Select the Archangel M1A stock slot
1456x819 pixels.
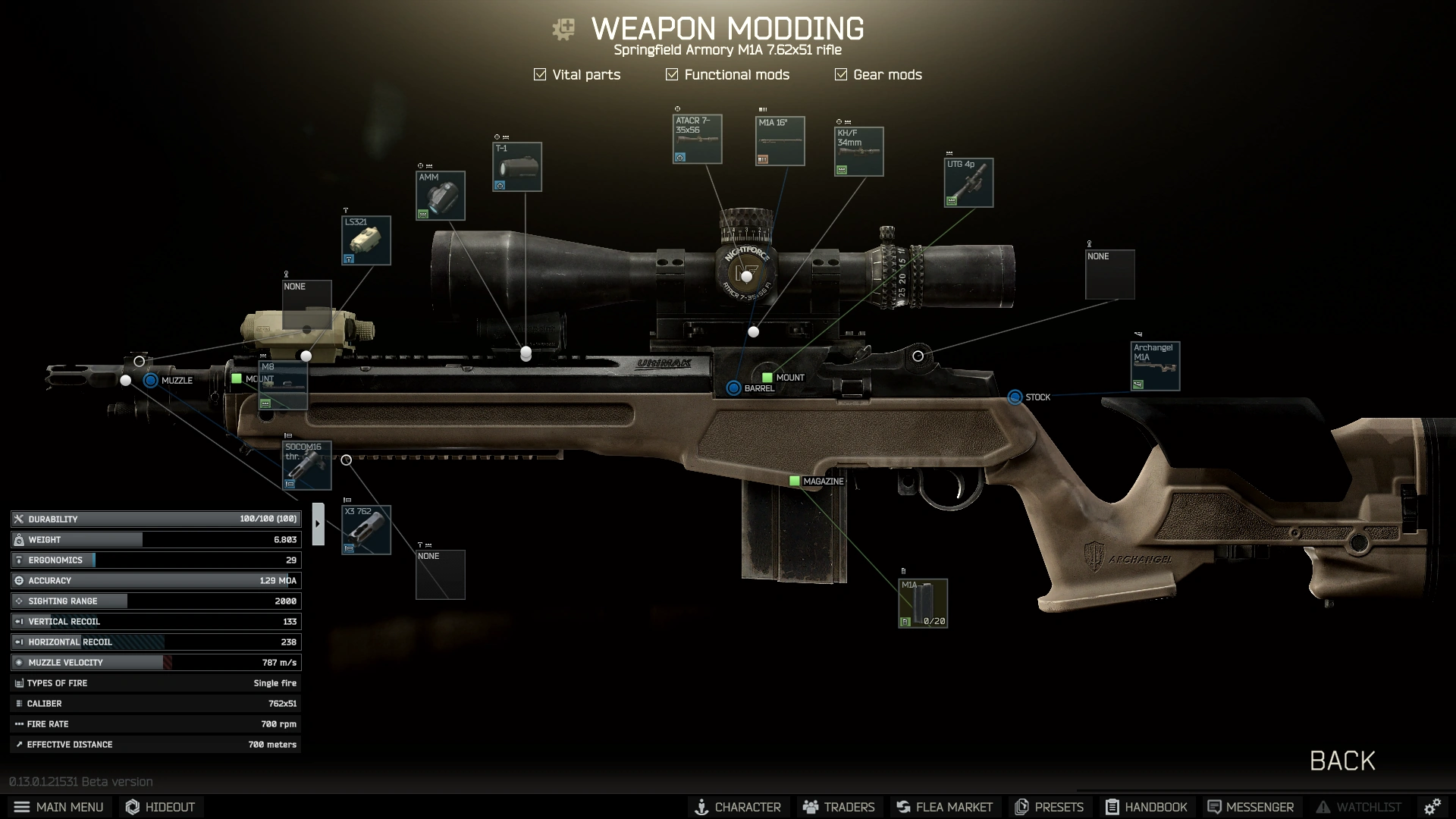pos(1155,366)
